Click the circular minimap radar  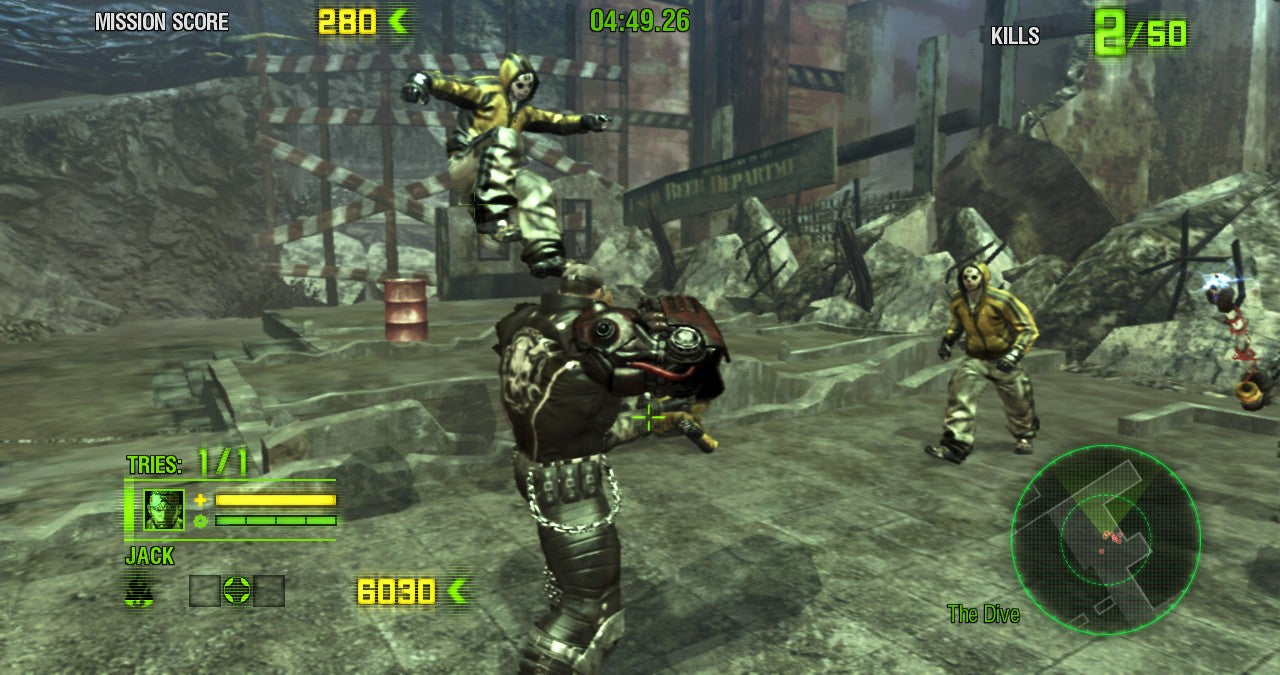tap(1105, 539)
